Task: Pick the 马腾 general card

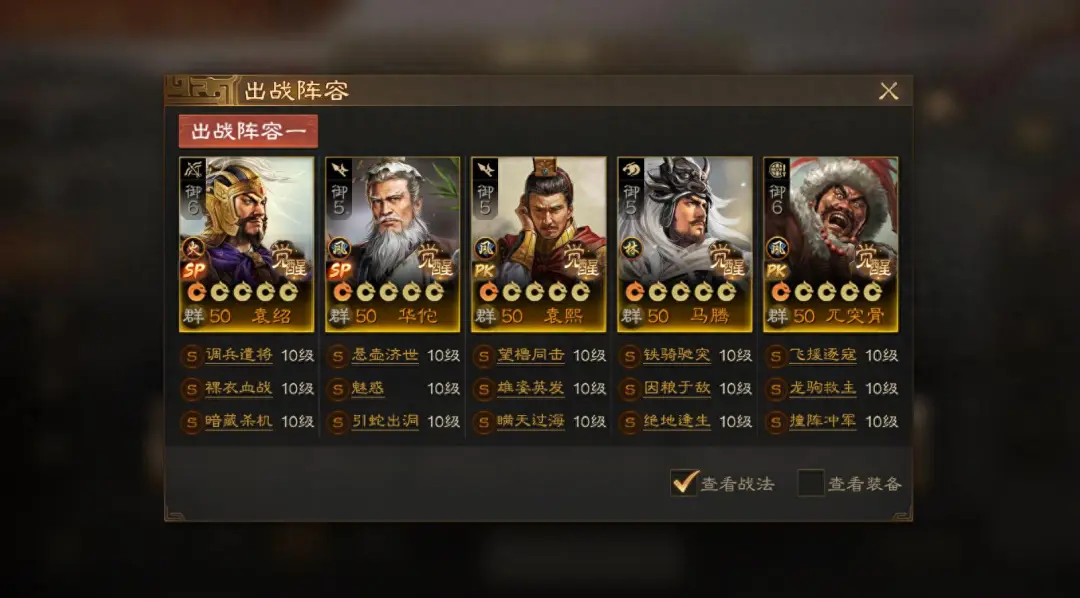Action: [685, 243]
